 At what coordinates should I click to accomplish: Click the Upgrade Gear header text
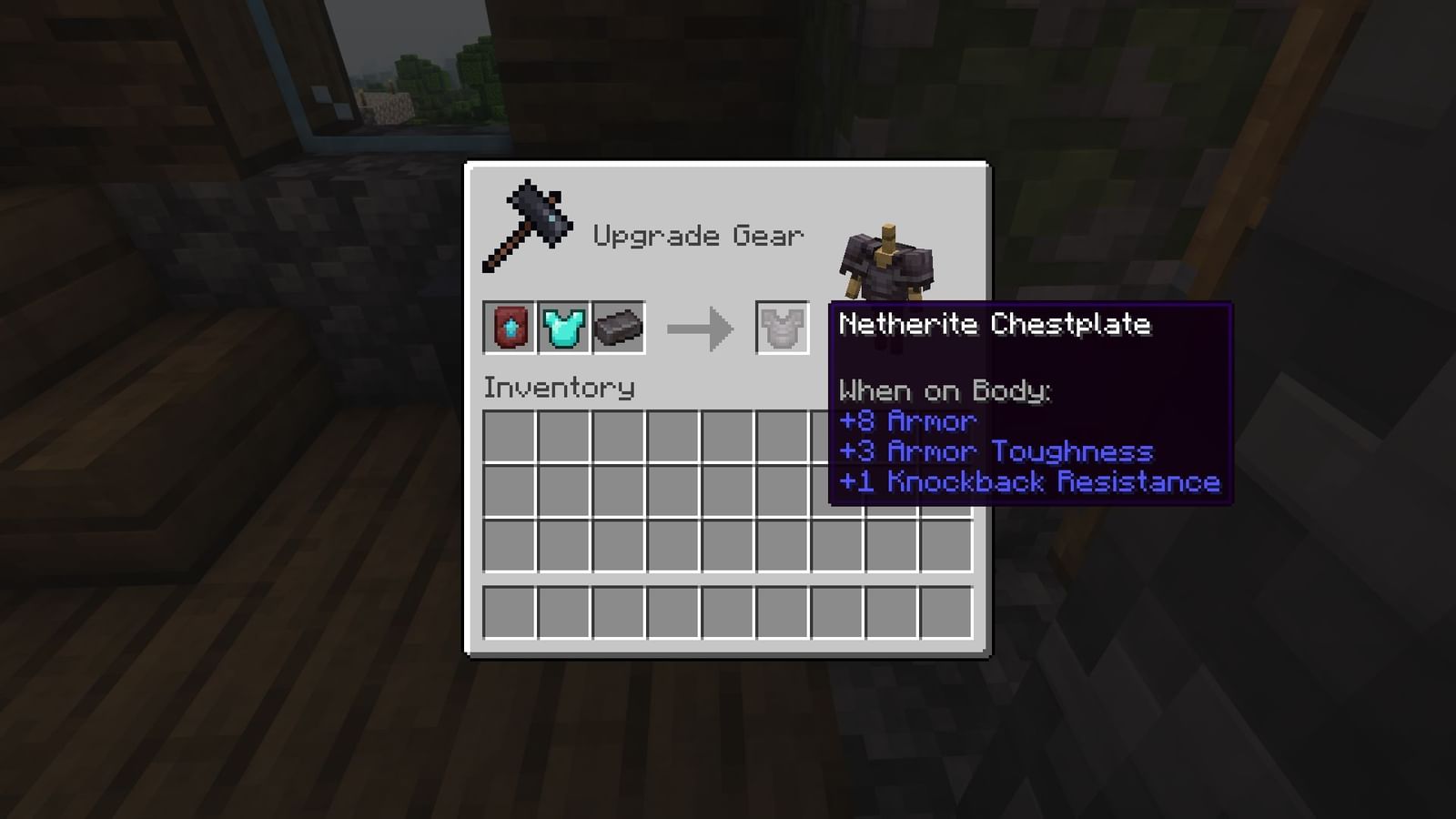point(699,235)
